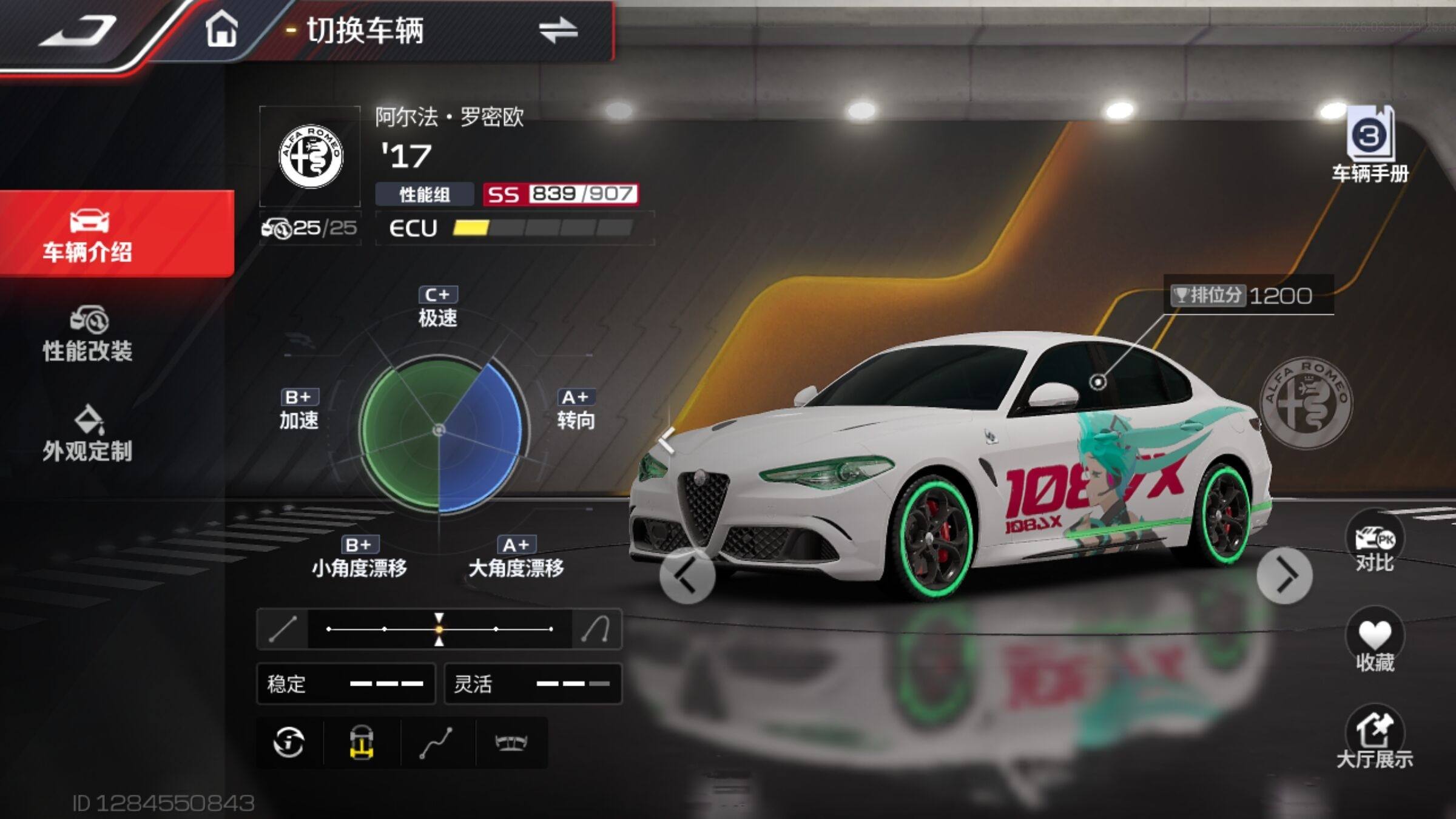Screen dimensions: 1456x819
Task: Return to the home screen
Action: point(221,30)
